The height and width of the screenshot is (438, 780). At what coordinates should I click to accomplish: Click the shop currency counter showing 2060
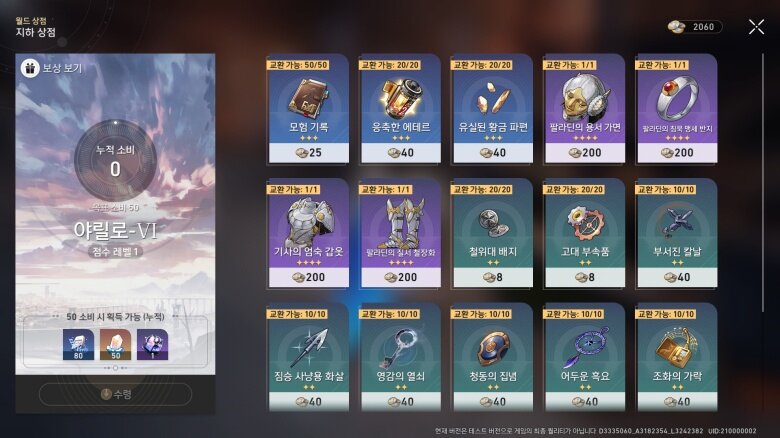pos(693,27)
